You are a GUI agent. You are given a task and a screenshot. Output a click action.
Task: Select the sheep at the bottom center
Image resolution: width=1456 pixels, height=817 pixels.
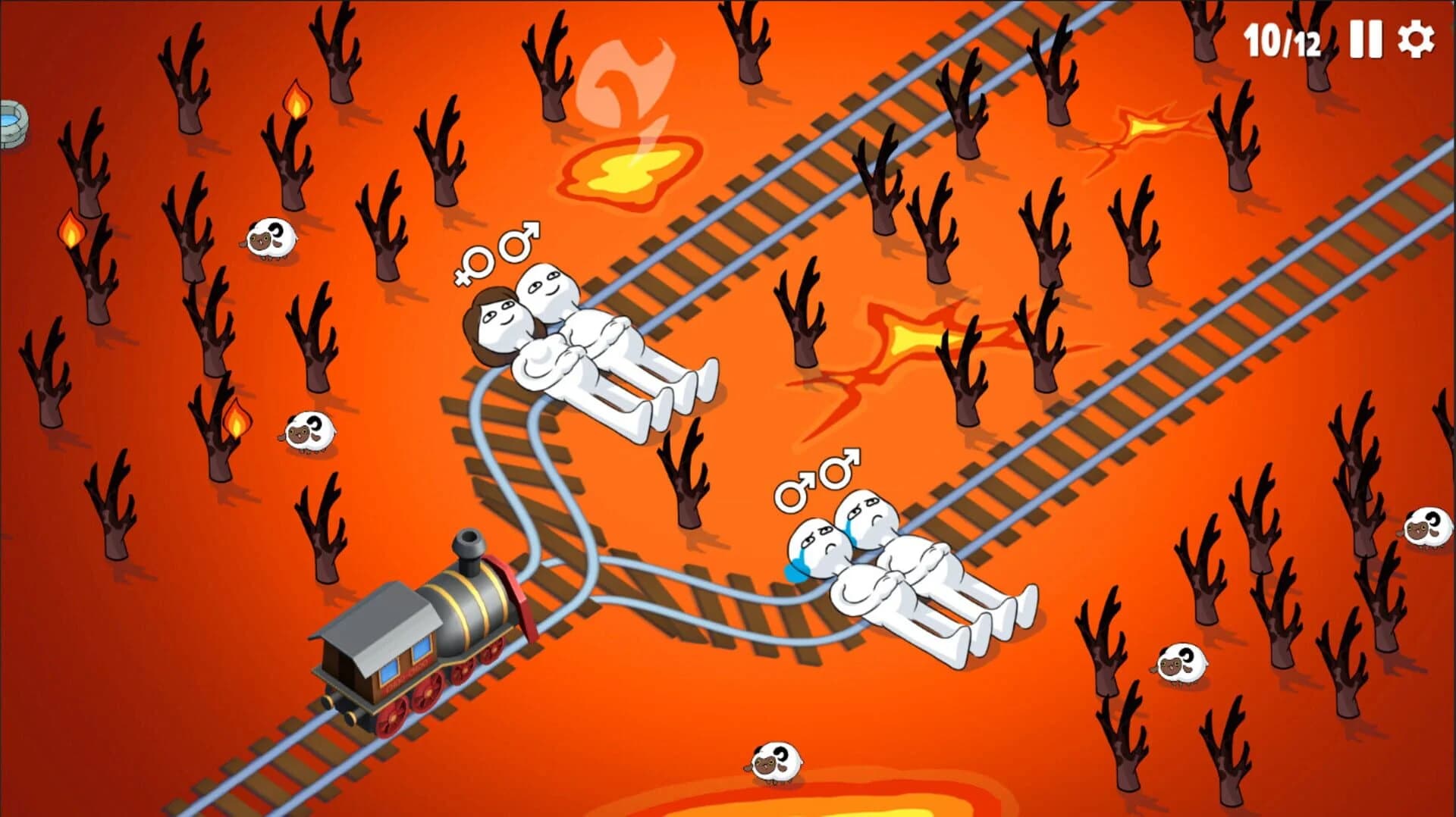pyautogui.click(x=775, y=762)
